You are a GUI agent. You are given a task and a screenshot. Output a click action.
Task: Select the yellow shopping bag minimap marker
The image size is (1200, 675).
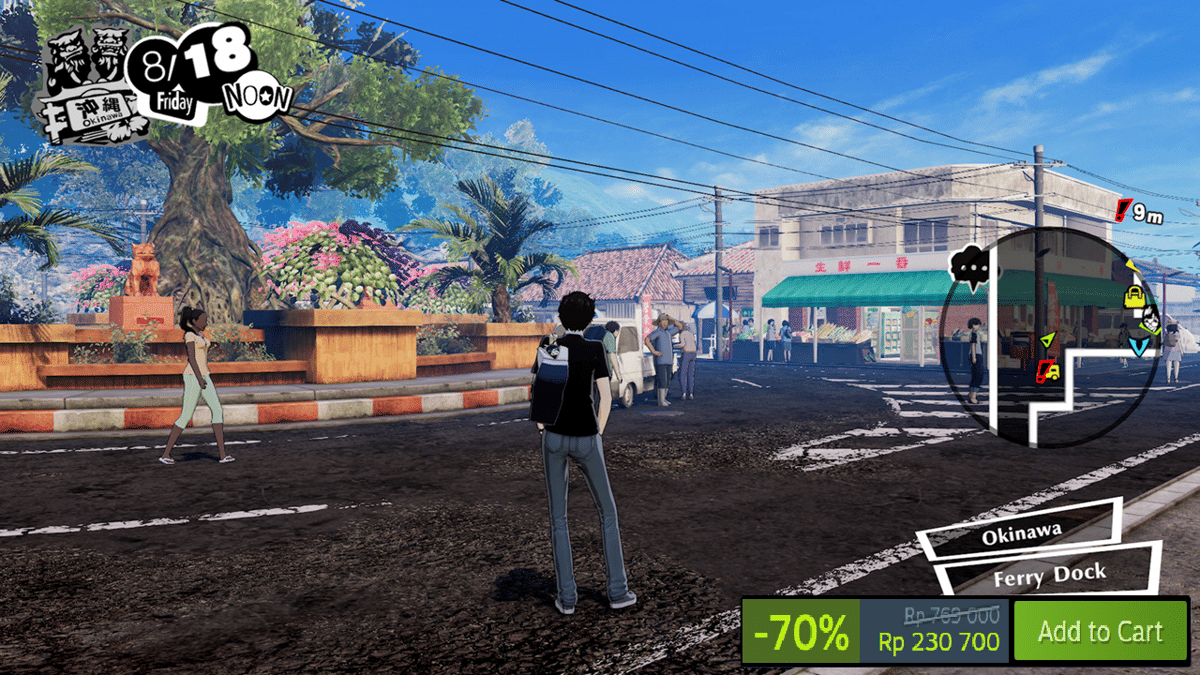pyautogui.click(x=1134, y=295)
